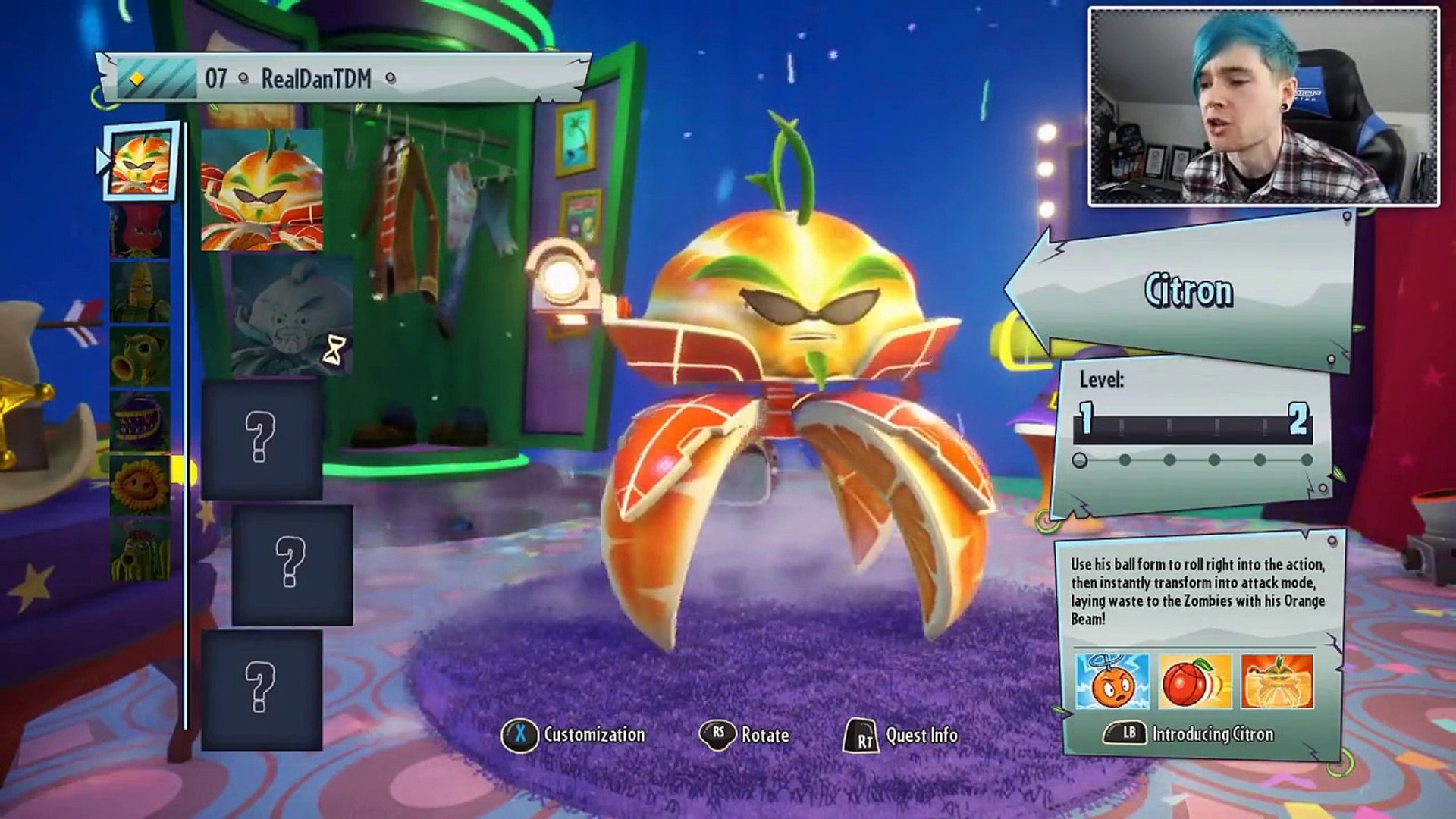The width and height of the screenshot is (1456, 819).
Task: View the Citron Ball ability icon
Action: pyautogui.click(x=1194, y=682)
